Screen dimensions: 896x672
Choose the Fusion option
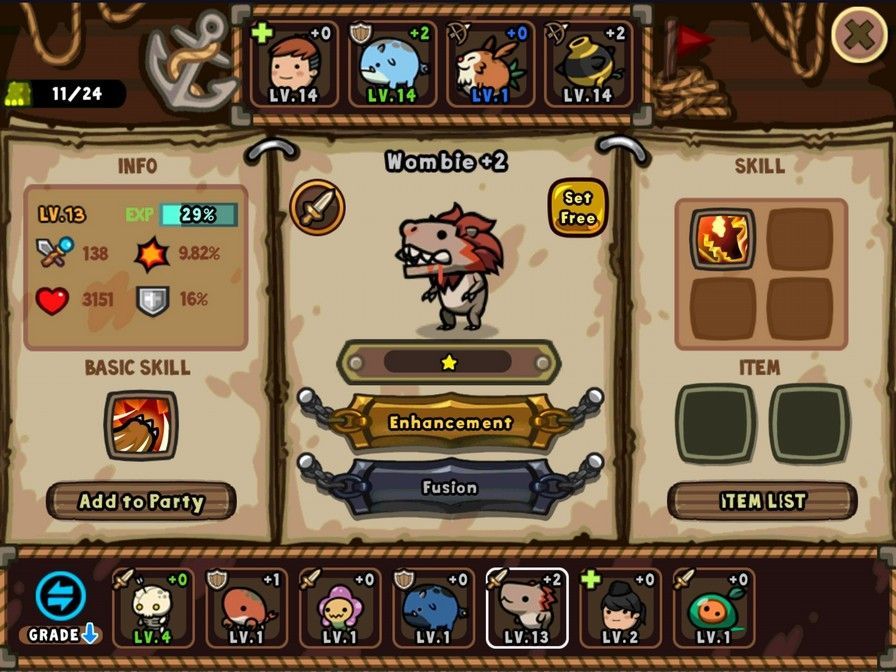(450, 488)
